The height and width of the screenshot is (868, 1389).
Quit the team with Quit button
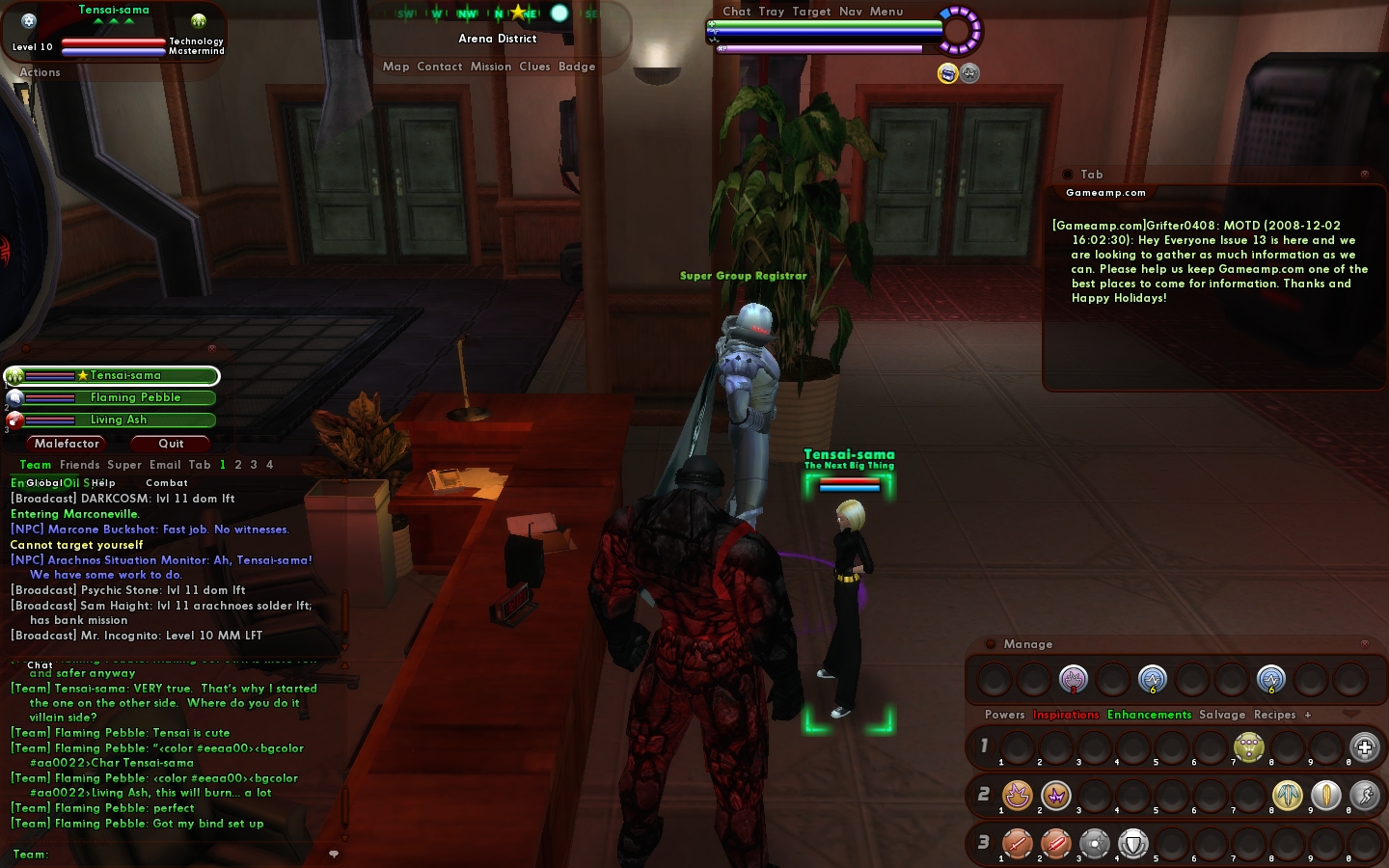[x=171, y=444]
